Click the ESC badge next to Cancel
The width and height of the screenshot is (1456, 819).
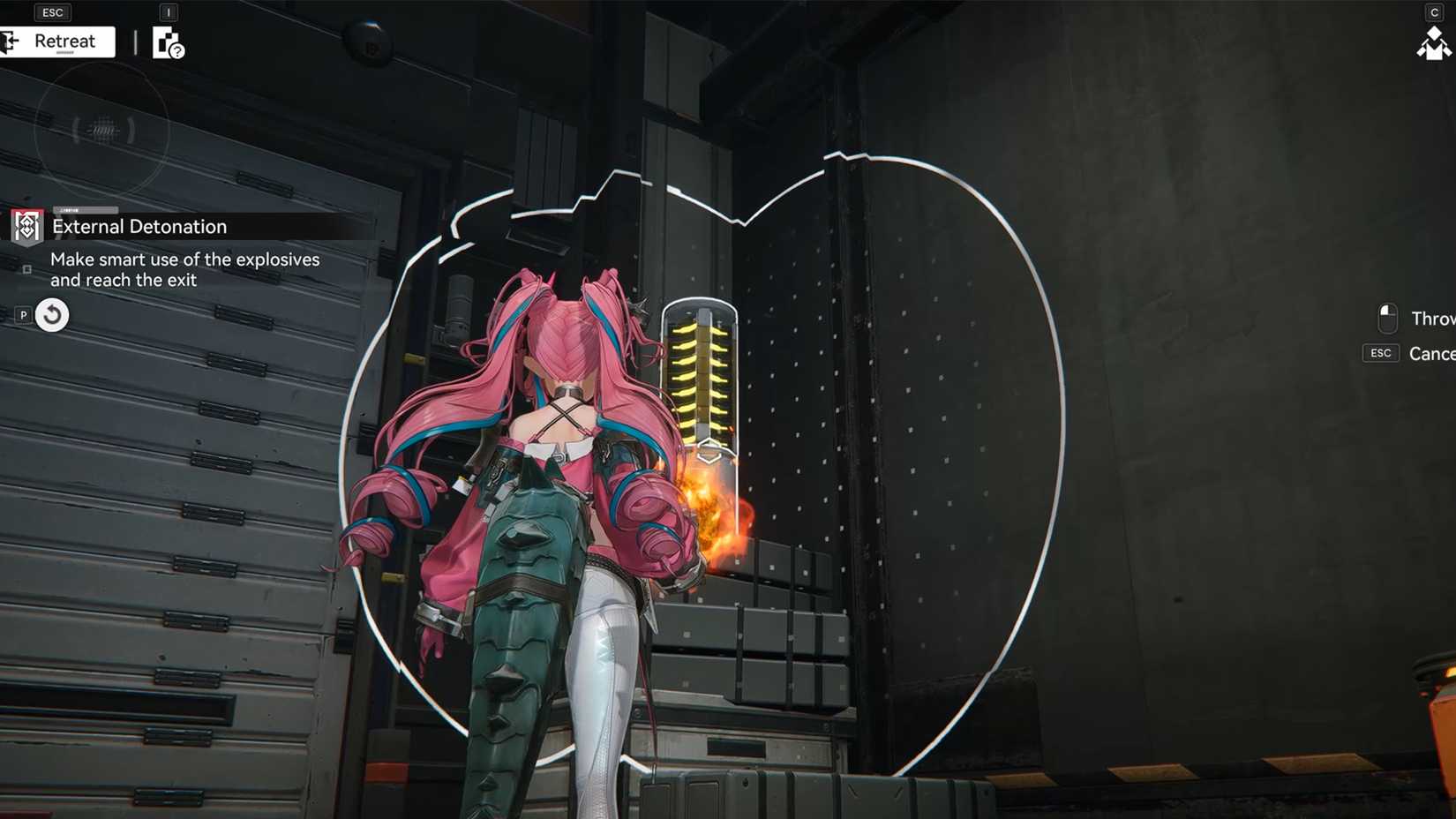(1380, 353)
